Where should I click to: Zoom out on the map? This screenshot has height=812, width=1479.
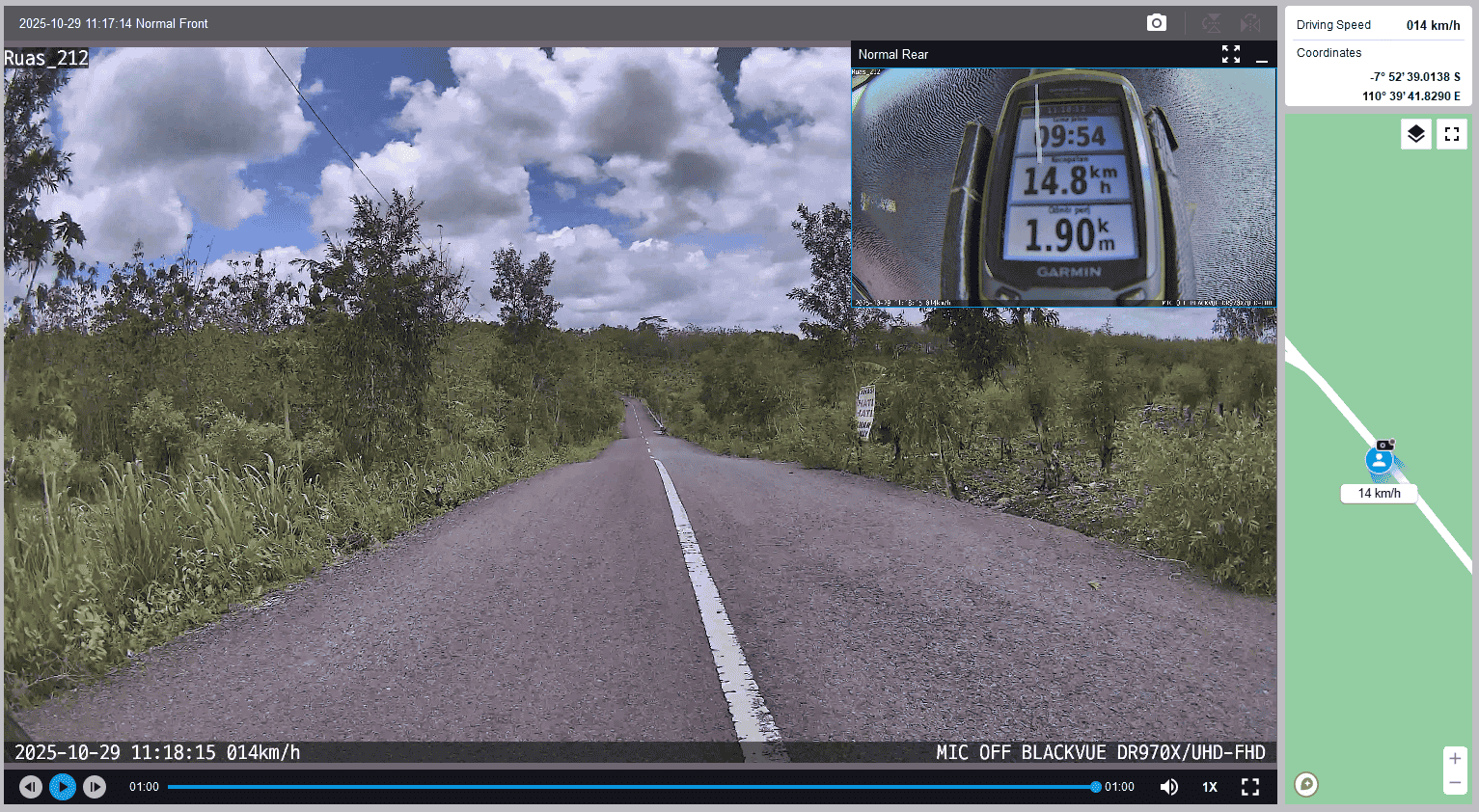(x=1455, y=782)
